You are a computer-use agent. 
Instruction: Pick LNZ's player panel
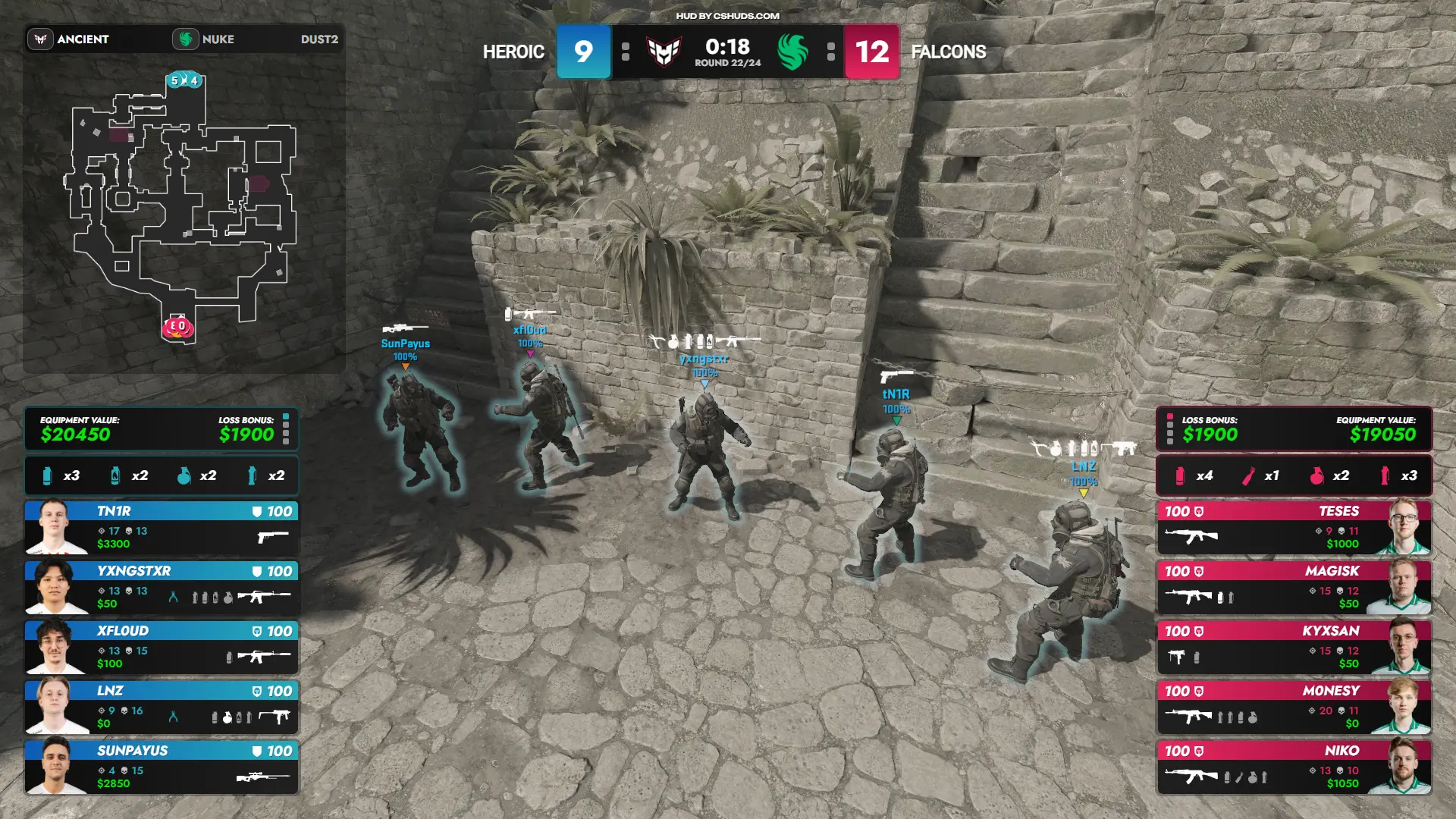(162, 708)
